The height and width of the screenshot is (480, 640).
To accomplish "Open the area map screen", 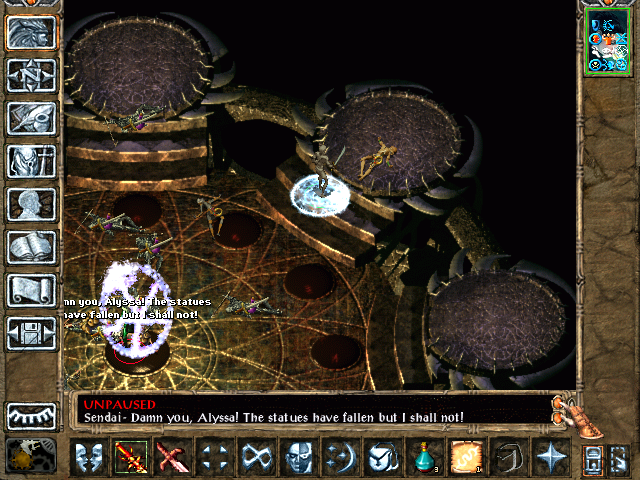I will (31, 74).
